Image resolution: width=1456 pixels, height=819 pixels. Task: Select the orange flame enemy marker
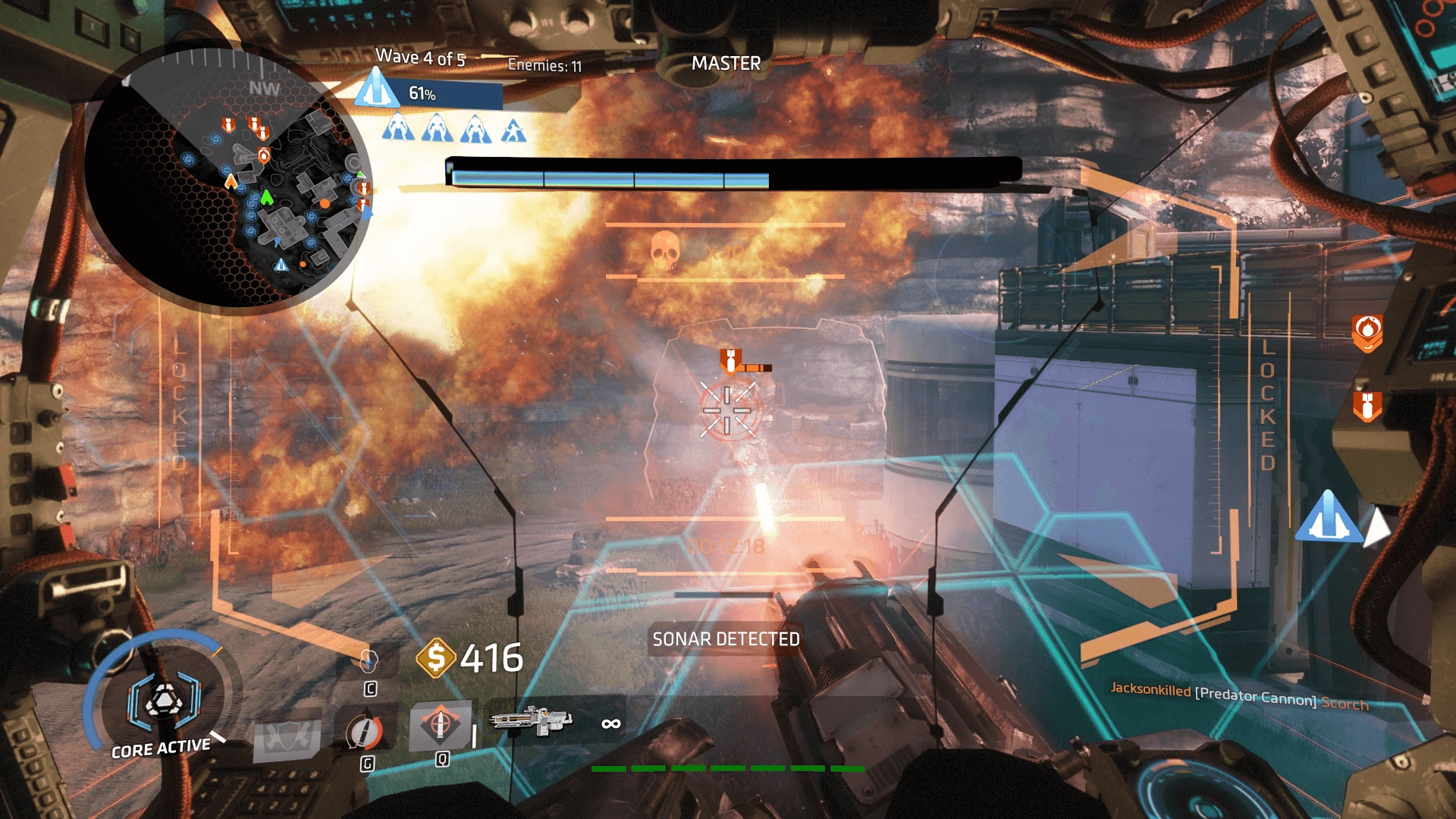pos(1367,332)
